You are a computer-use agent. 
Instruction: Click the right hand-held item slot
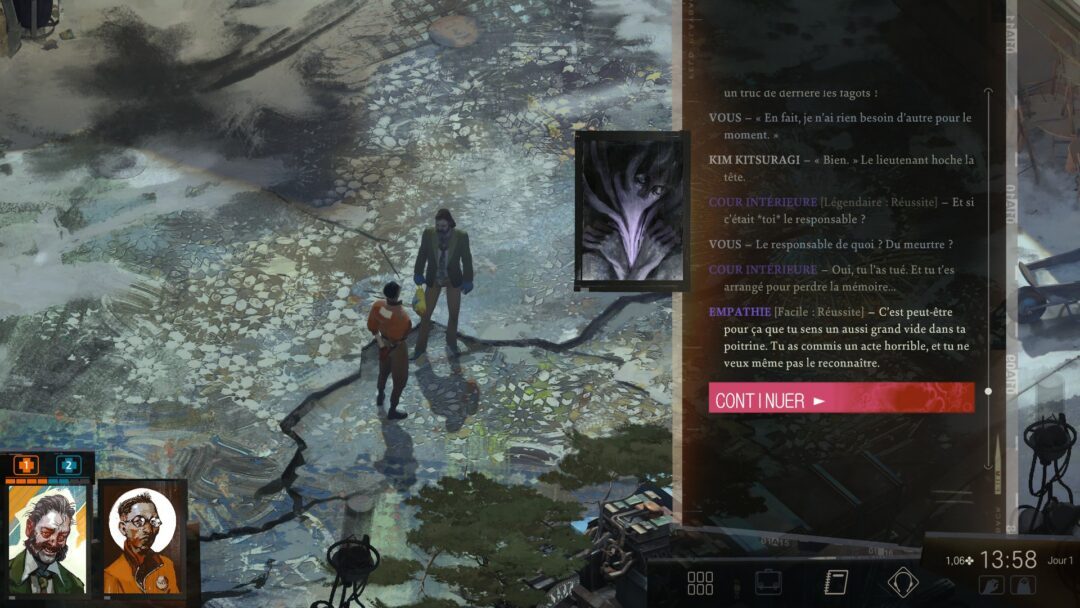pos(1023,586)
